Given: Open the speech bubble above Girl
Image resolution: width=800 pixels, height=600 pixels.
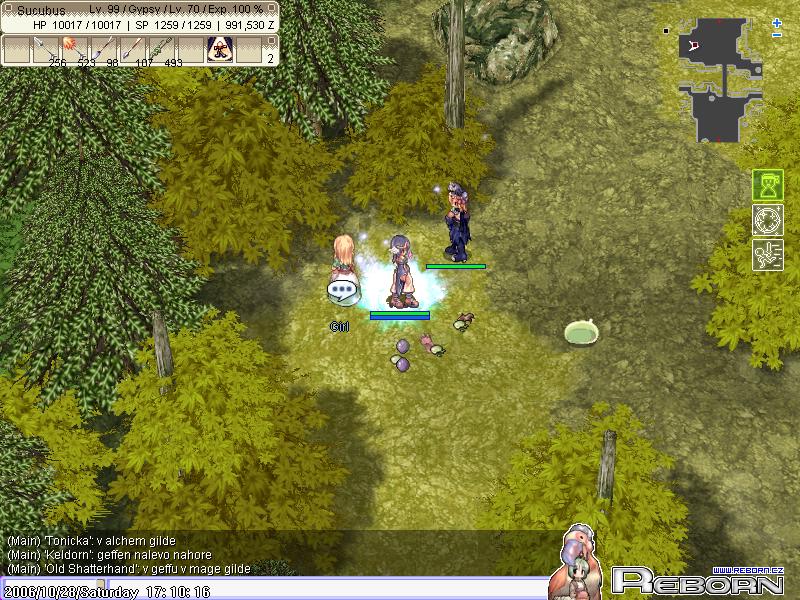Looking at the screenshot, I should point(343,292).
